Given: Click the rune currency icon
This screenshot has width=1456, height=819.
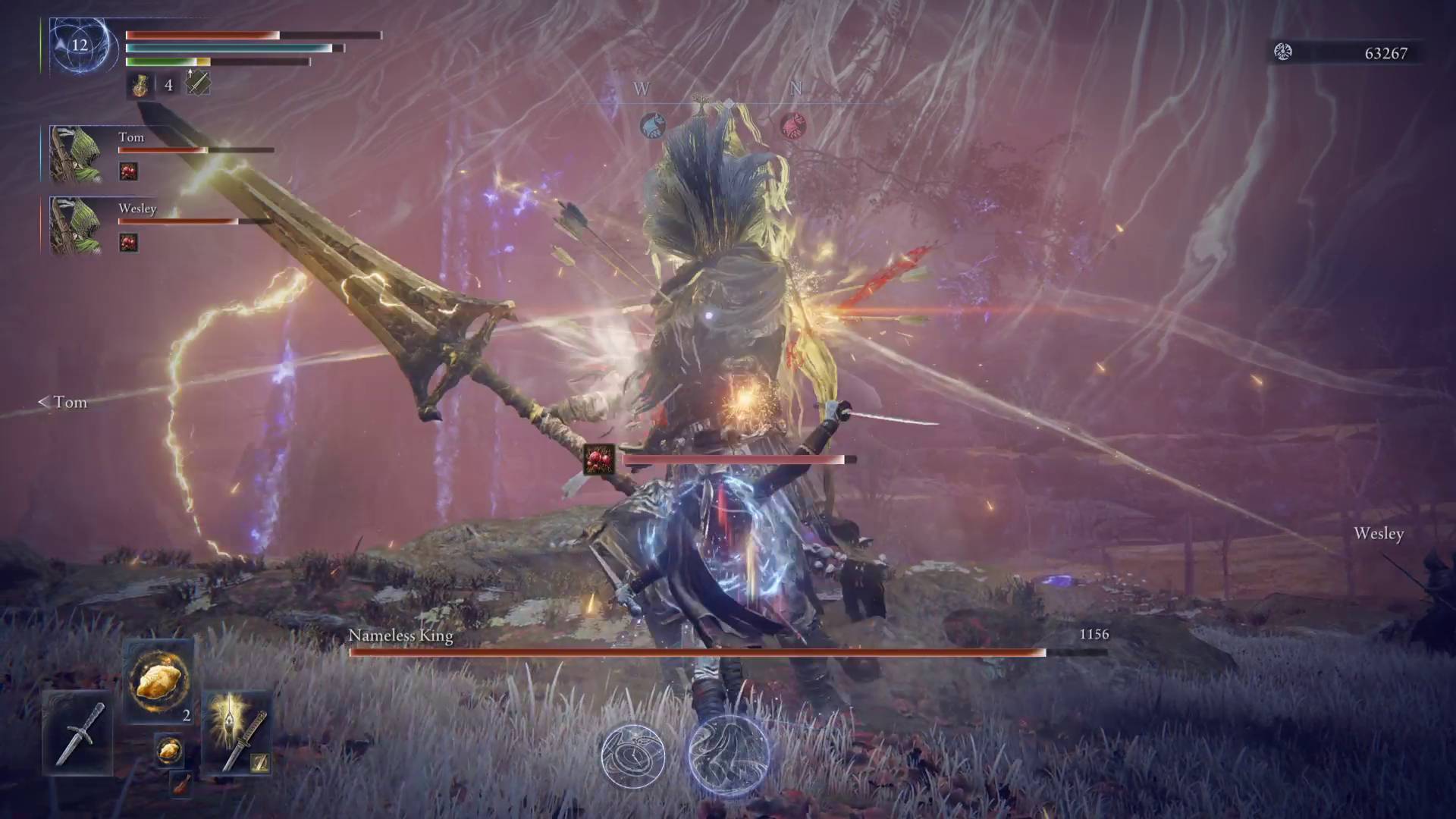Looking at the screenshot, I should [x=1283, y=52].
